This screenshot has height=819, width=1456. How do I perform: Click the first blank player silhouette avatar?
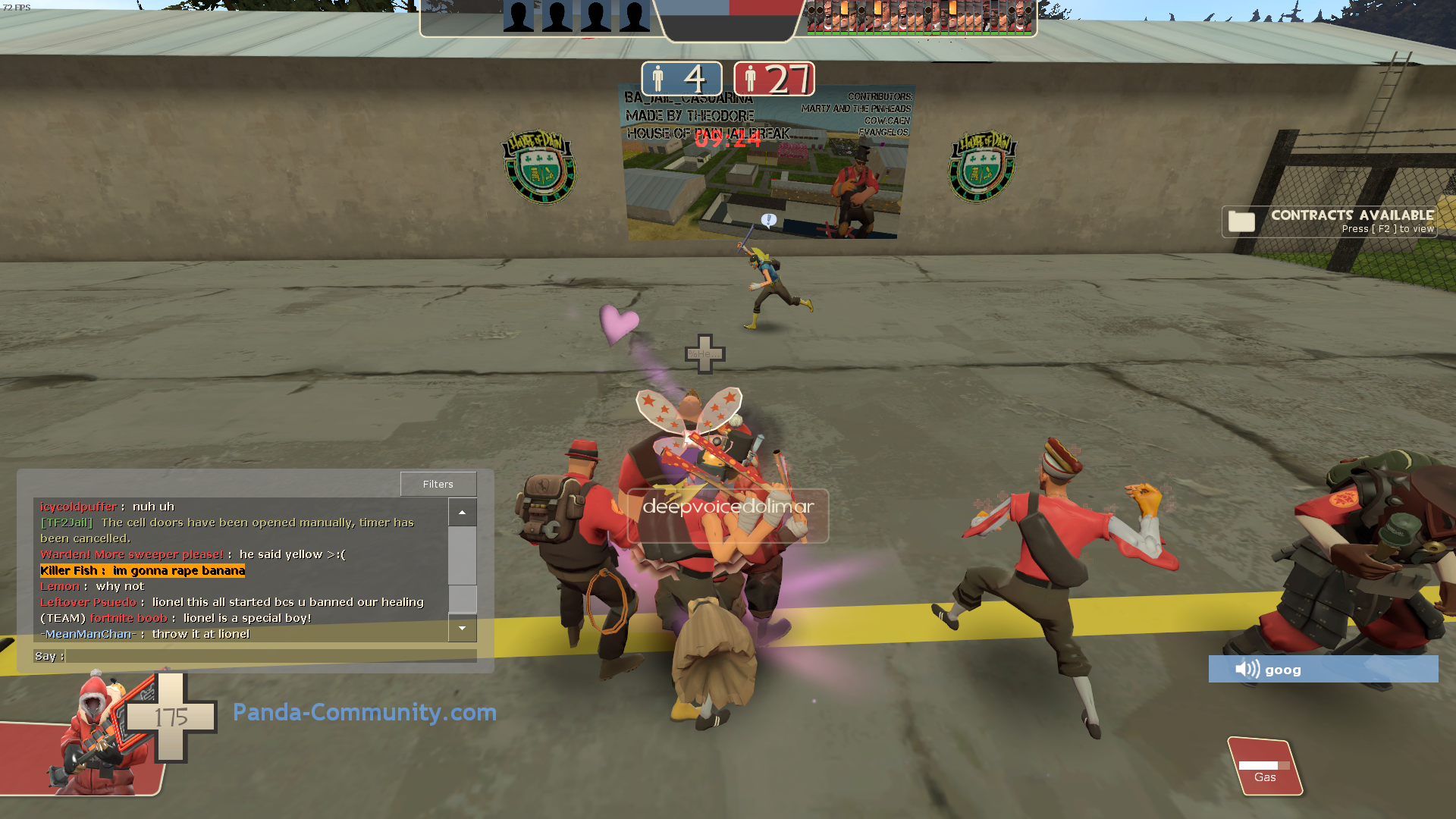520,15
